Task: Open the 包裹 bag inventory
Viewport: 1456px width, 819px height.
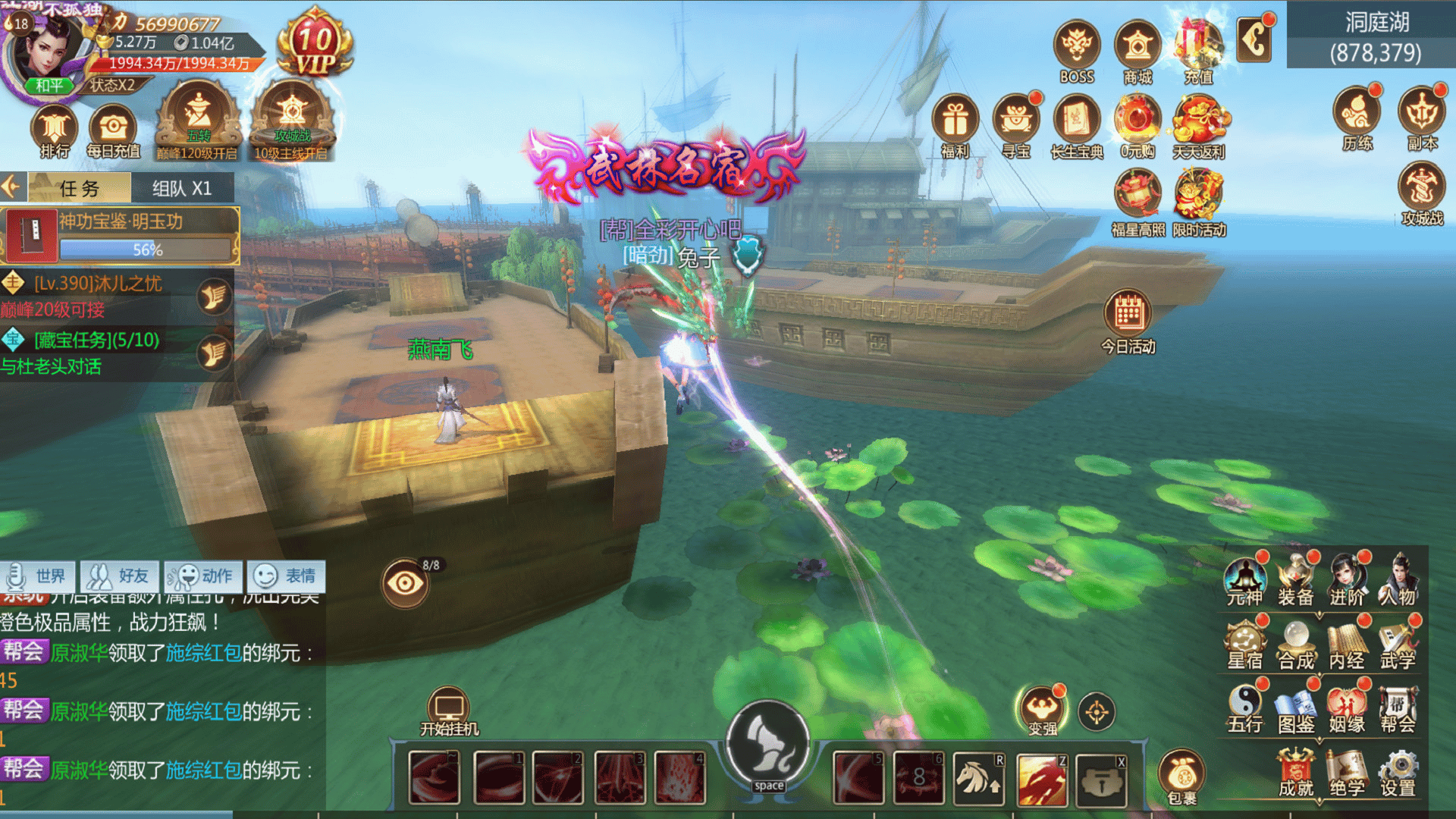Action: (x=1181, y=775)
